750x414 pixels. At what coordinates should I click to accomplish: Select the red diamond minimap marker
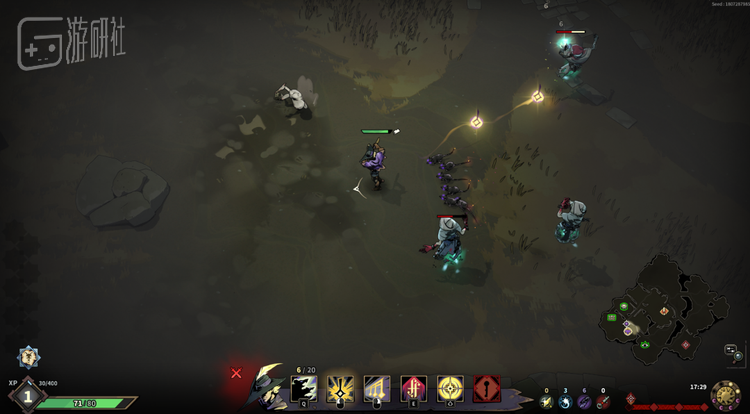pyautogui.click(x=686, y=344)
